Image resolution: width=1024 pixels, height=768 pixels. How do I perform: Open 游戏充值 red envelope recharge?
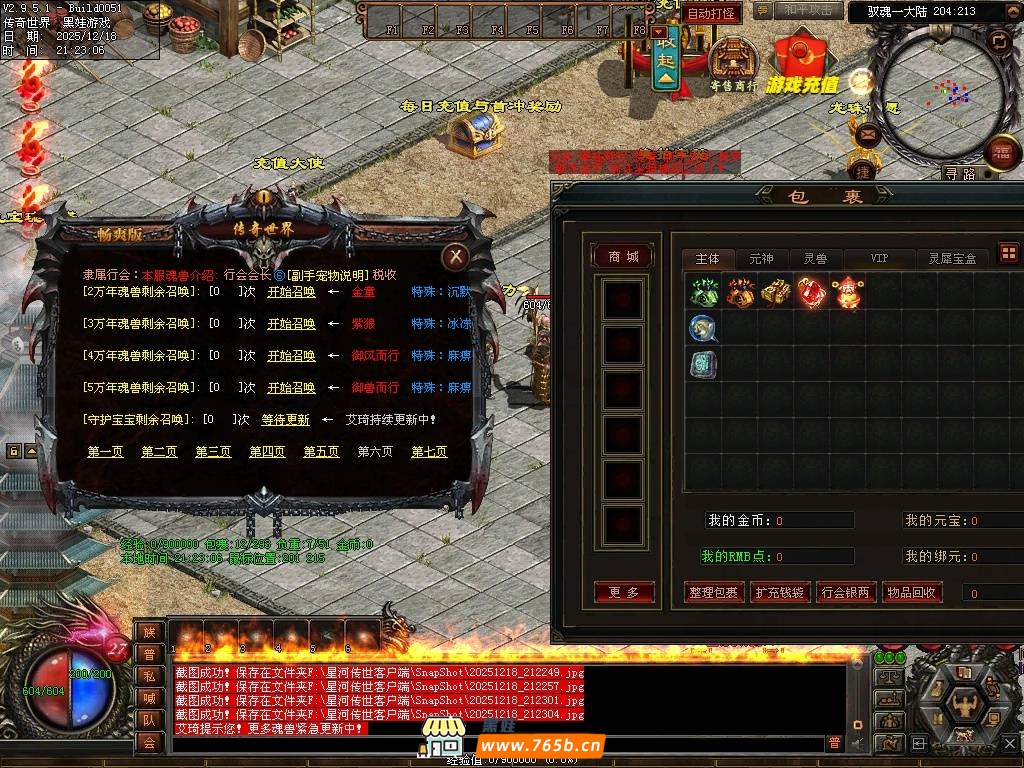coord(802,62)
